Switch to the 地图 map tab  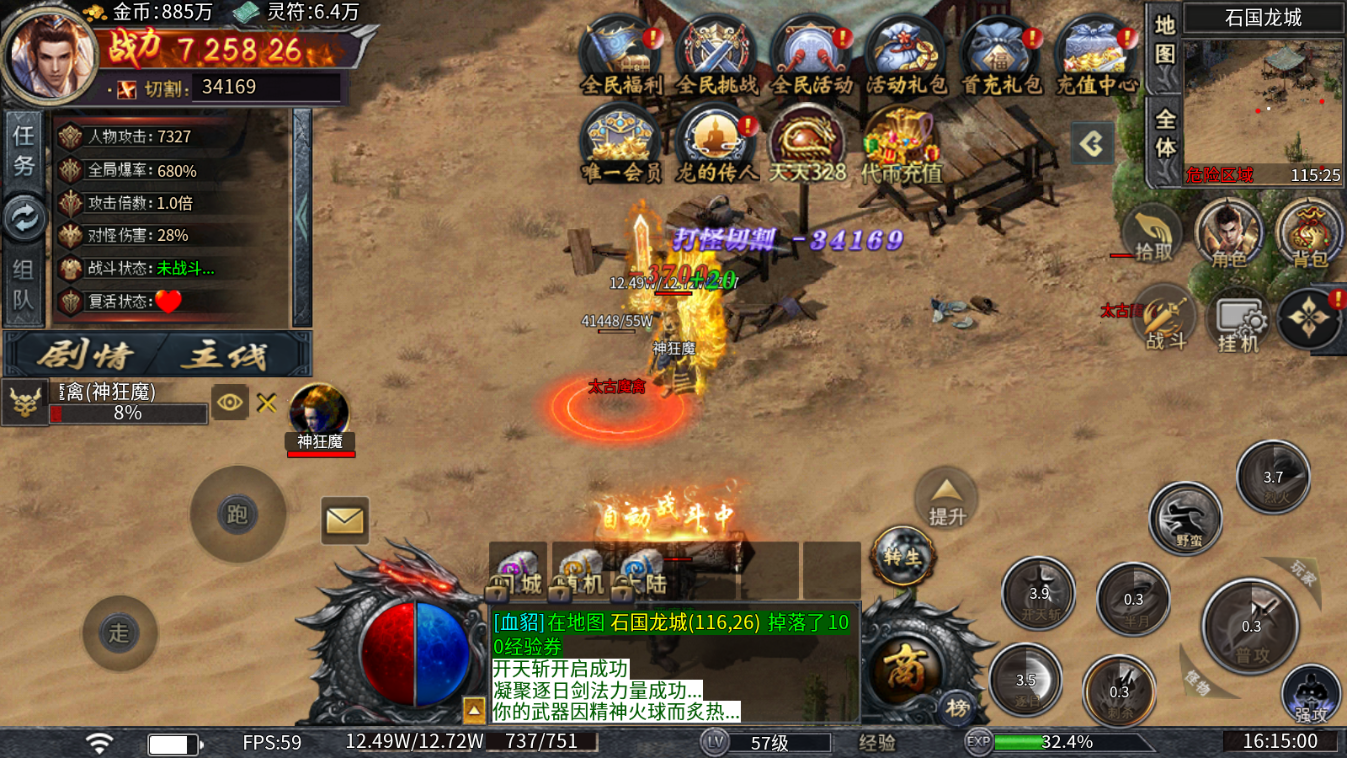click(1165, 39)
